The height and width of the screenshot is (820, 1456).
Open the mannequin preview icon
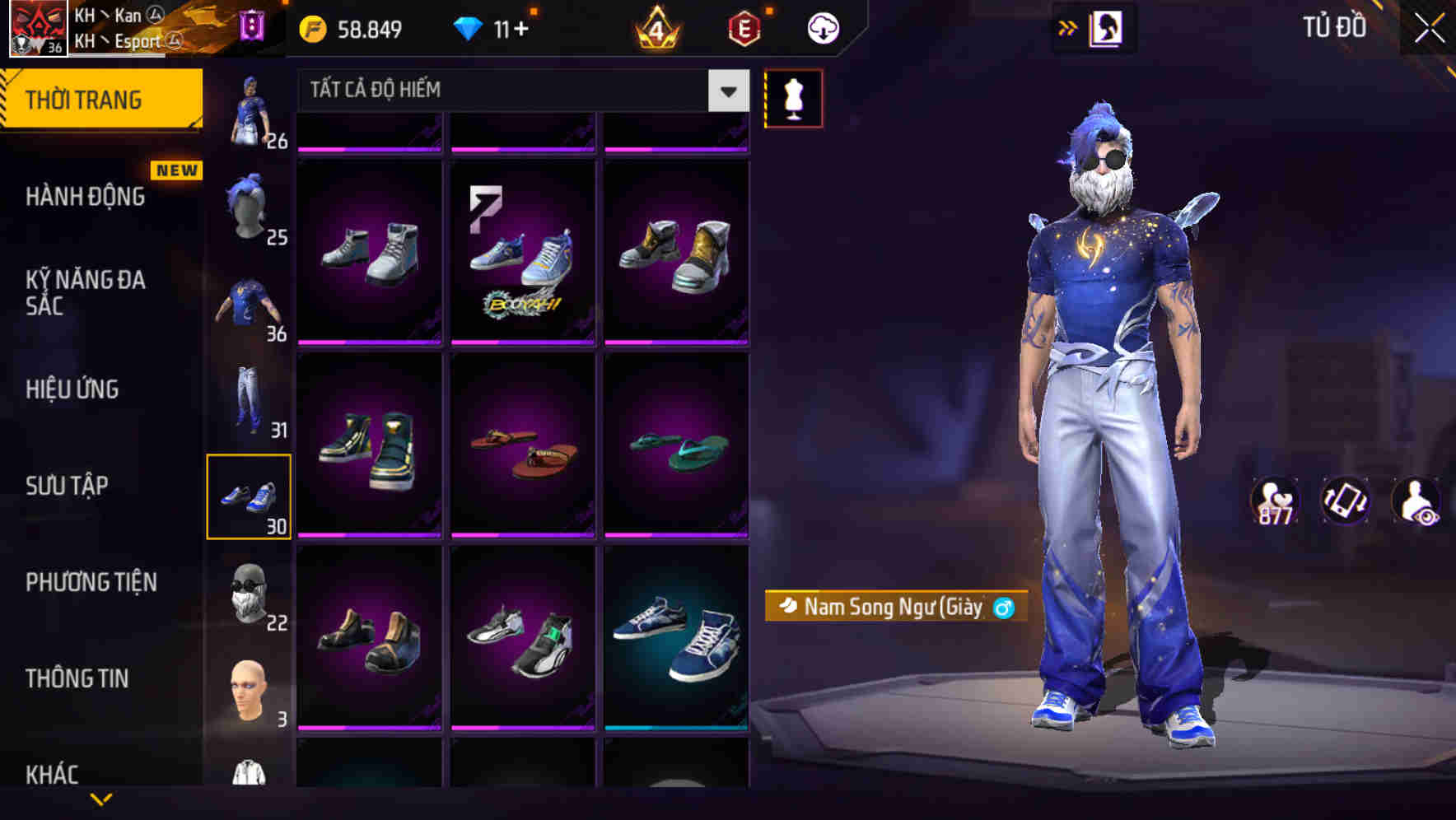pos(793,97)
